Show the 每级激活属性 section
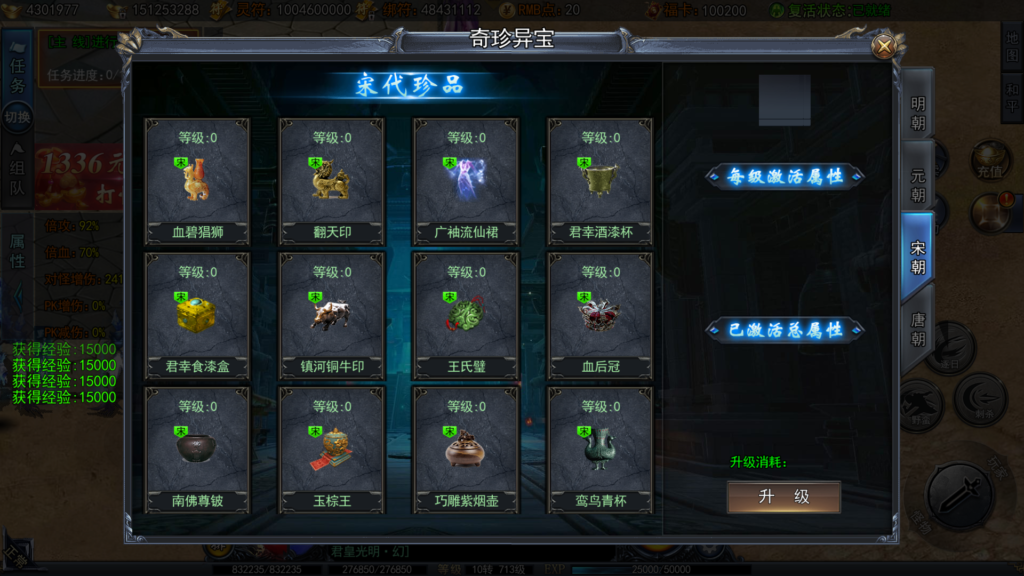The width and height of the screenshot is (1024, 576). (x=785, y=176)
